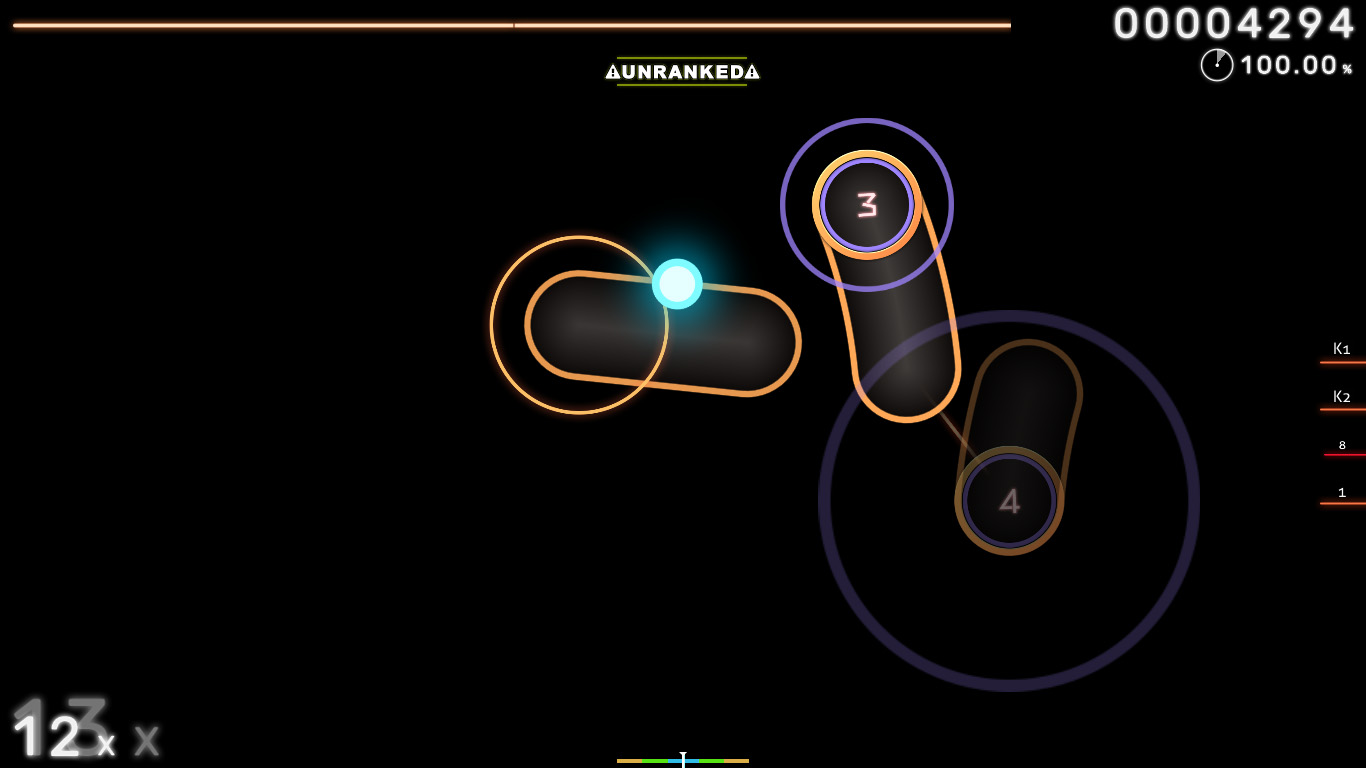Click the K2 key overlay indicator
1366x768 pixels.
click(x=1341, y=396)
